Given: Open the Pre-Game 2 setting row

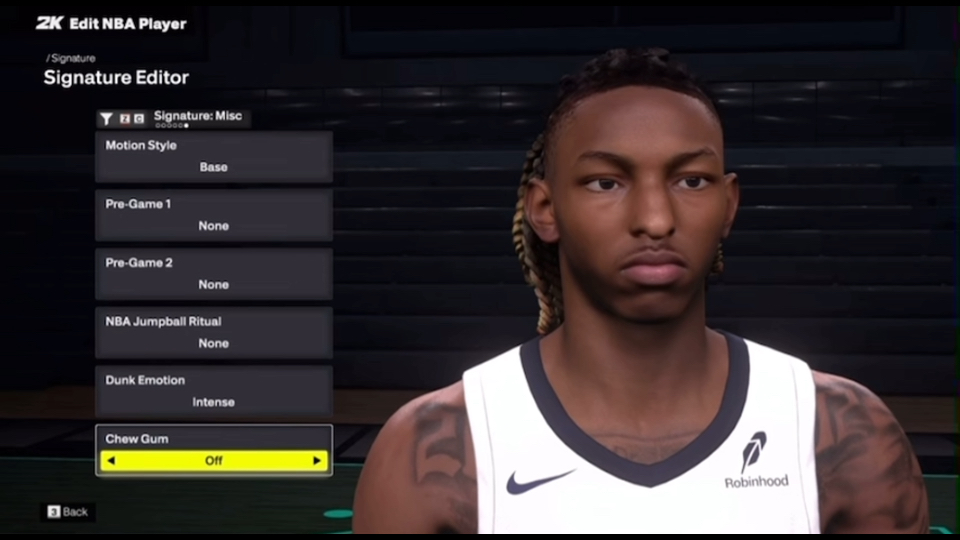Looking at the screenshot, I should point(214,274).
